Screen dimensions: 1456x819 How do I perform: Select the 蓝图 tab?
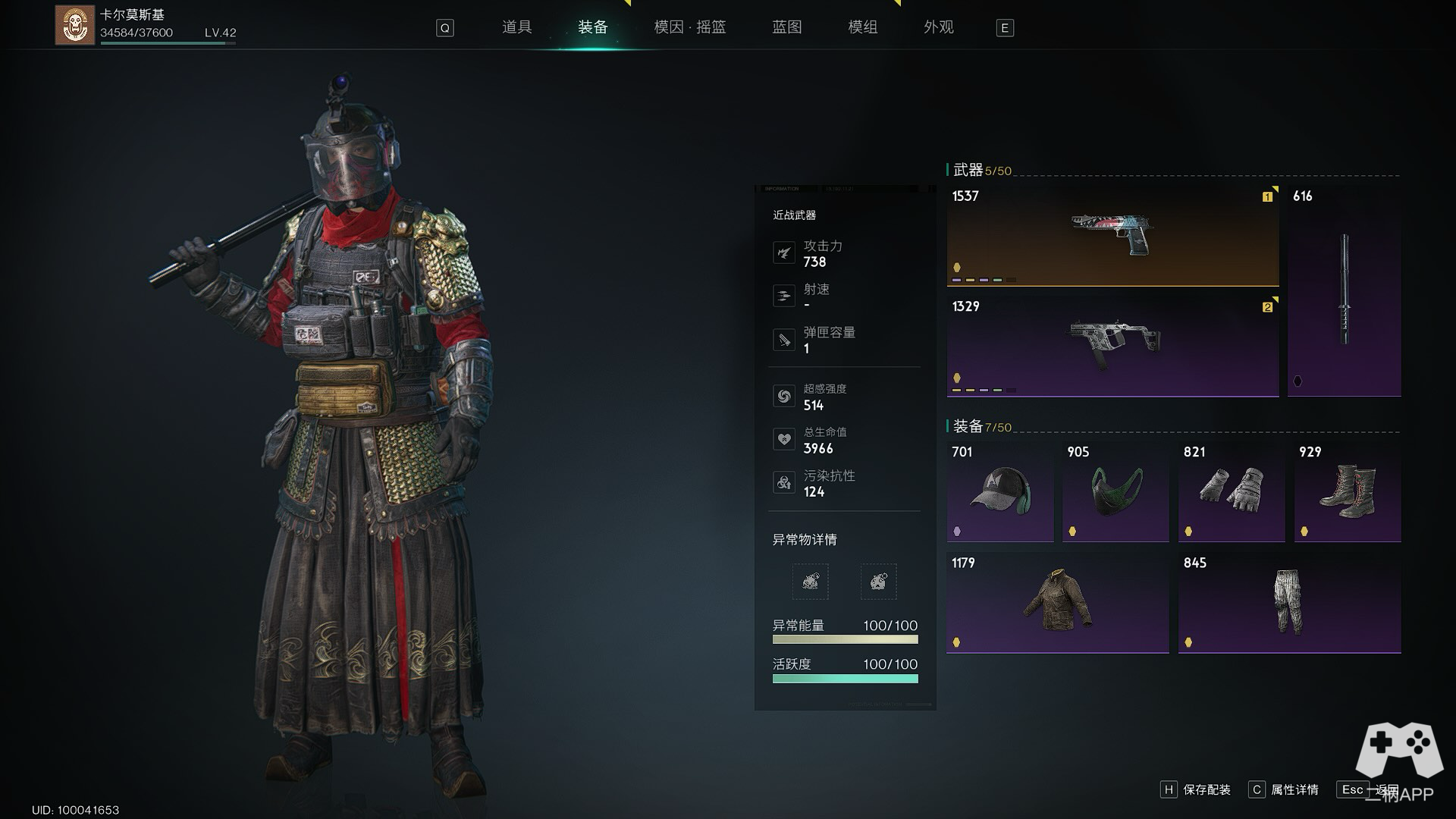tap(786, 27)
